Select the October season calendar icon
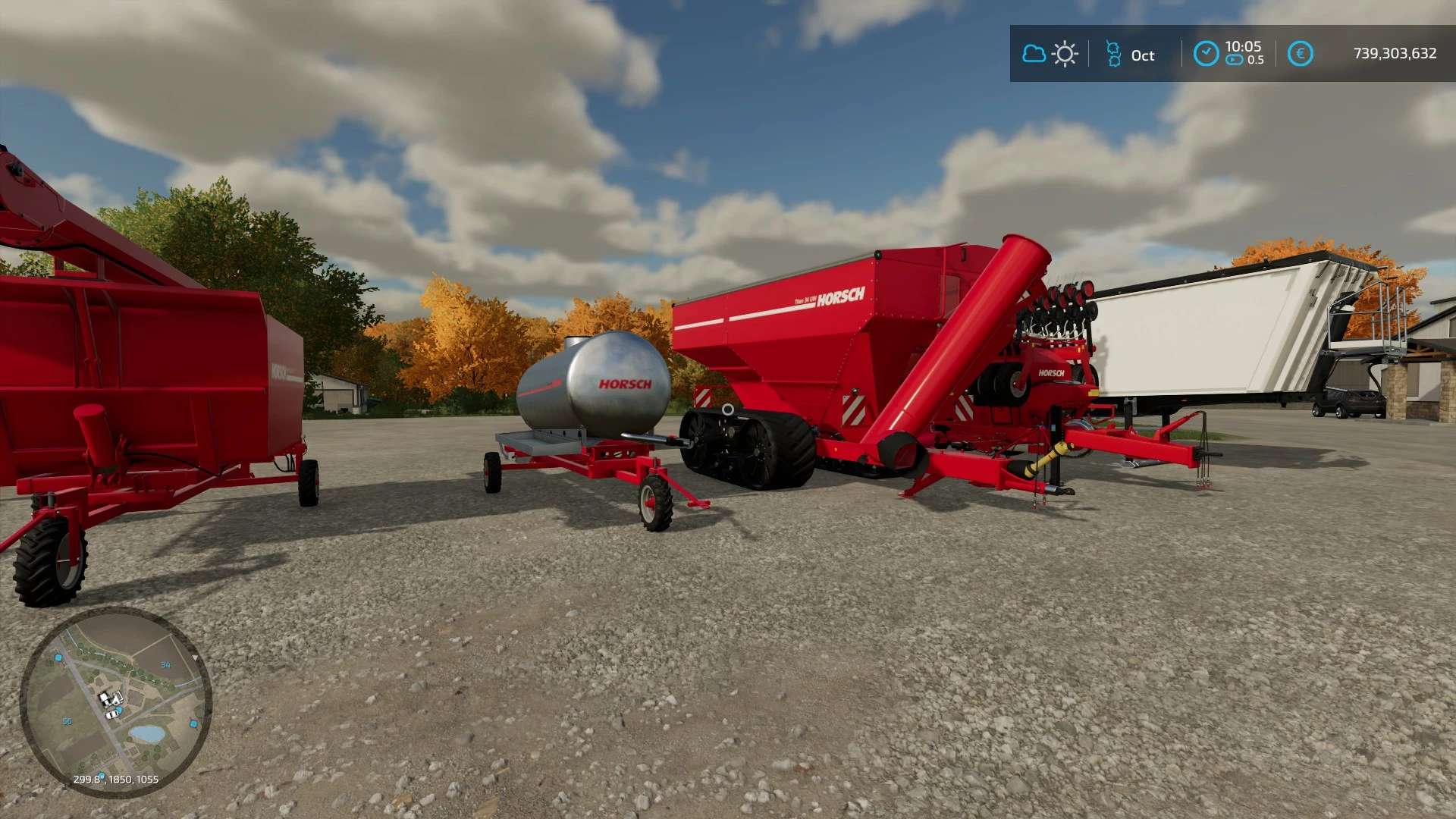 click(x=1113, y=55)
